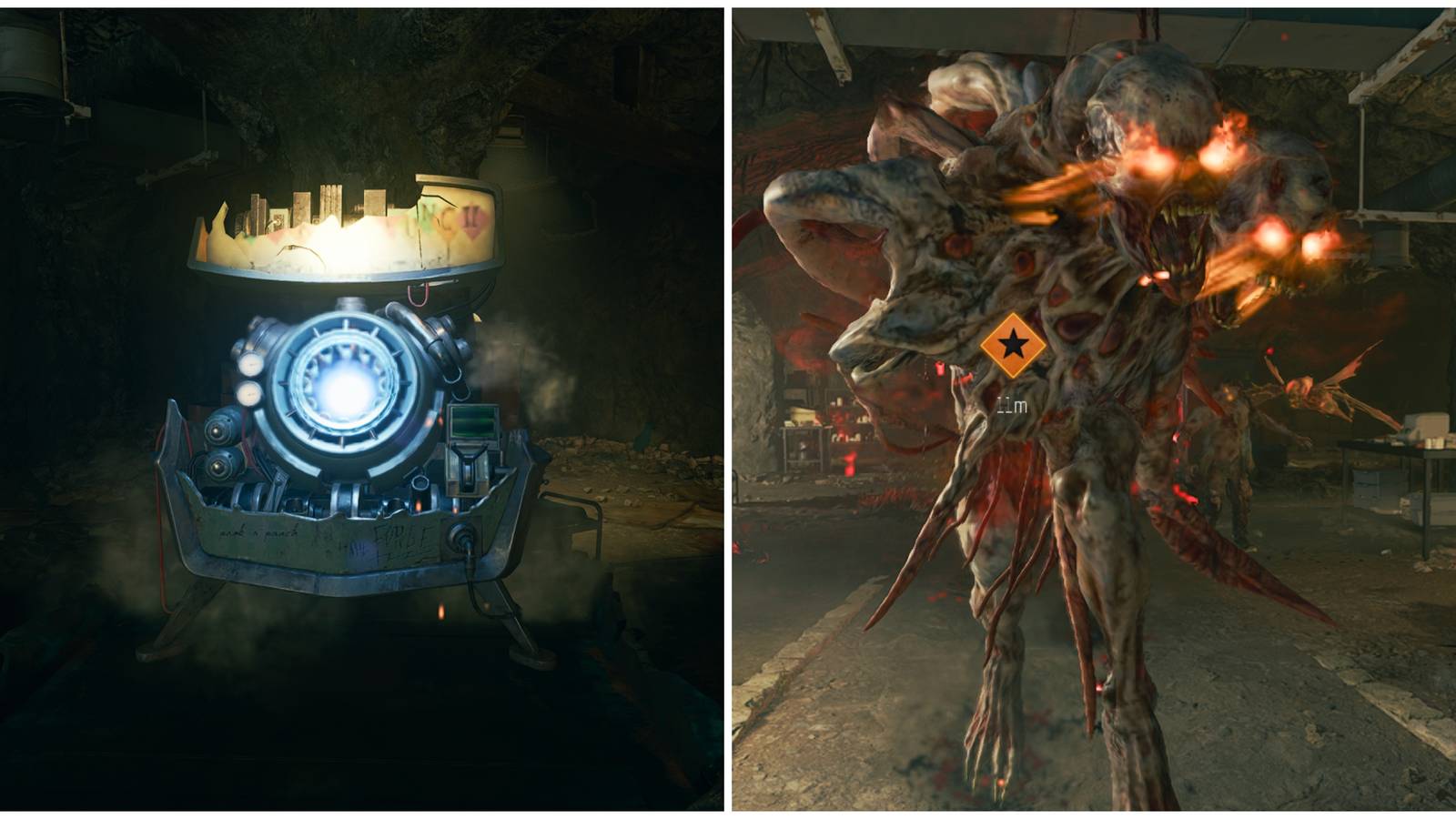Open the black cable socket panel

[x=463, y=533]
